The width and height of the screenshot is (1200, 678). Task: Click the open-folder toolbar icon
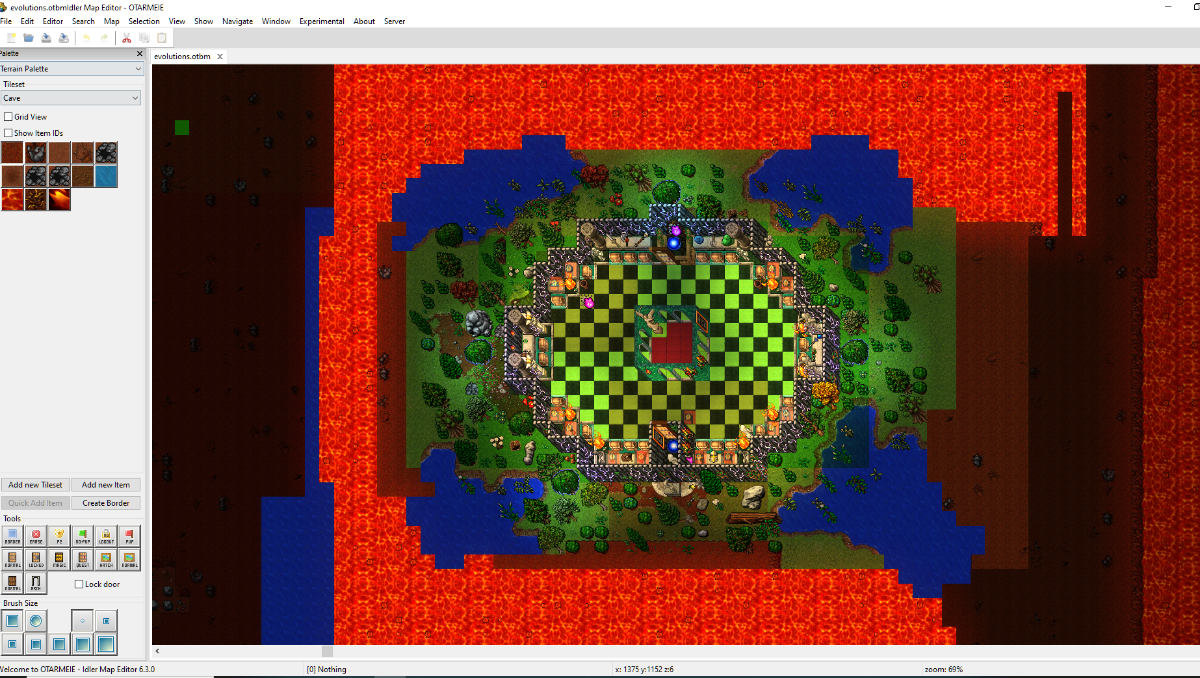tap(29, 38)
